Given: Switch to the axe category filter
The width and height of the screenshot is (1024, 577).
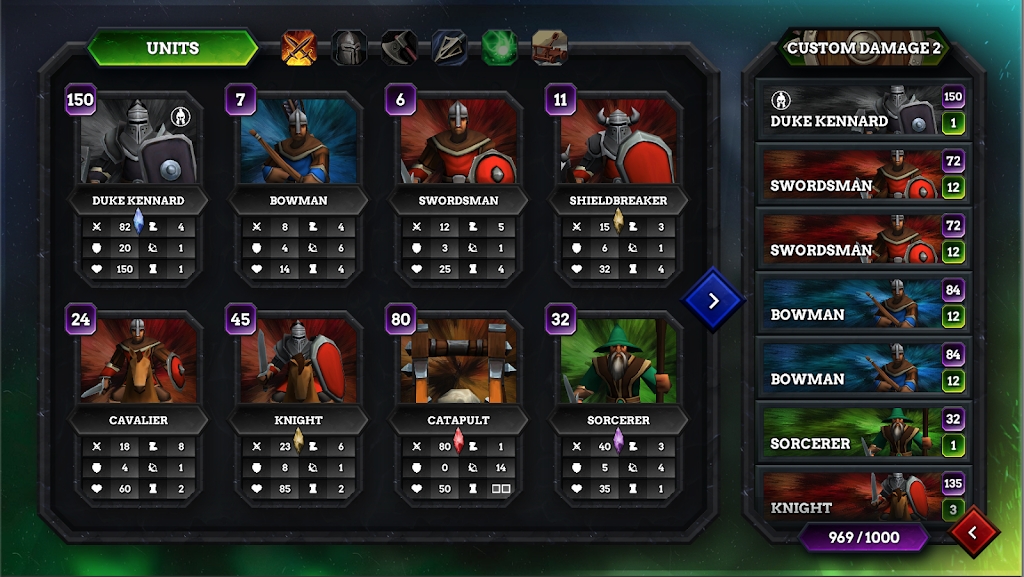Looking at the screenshot, I should point(399,47).
